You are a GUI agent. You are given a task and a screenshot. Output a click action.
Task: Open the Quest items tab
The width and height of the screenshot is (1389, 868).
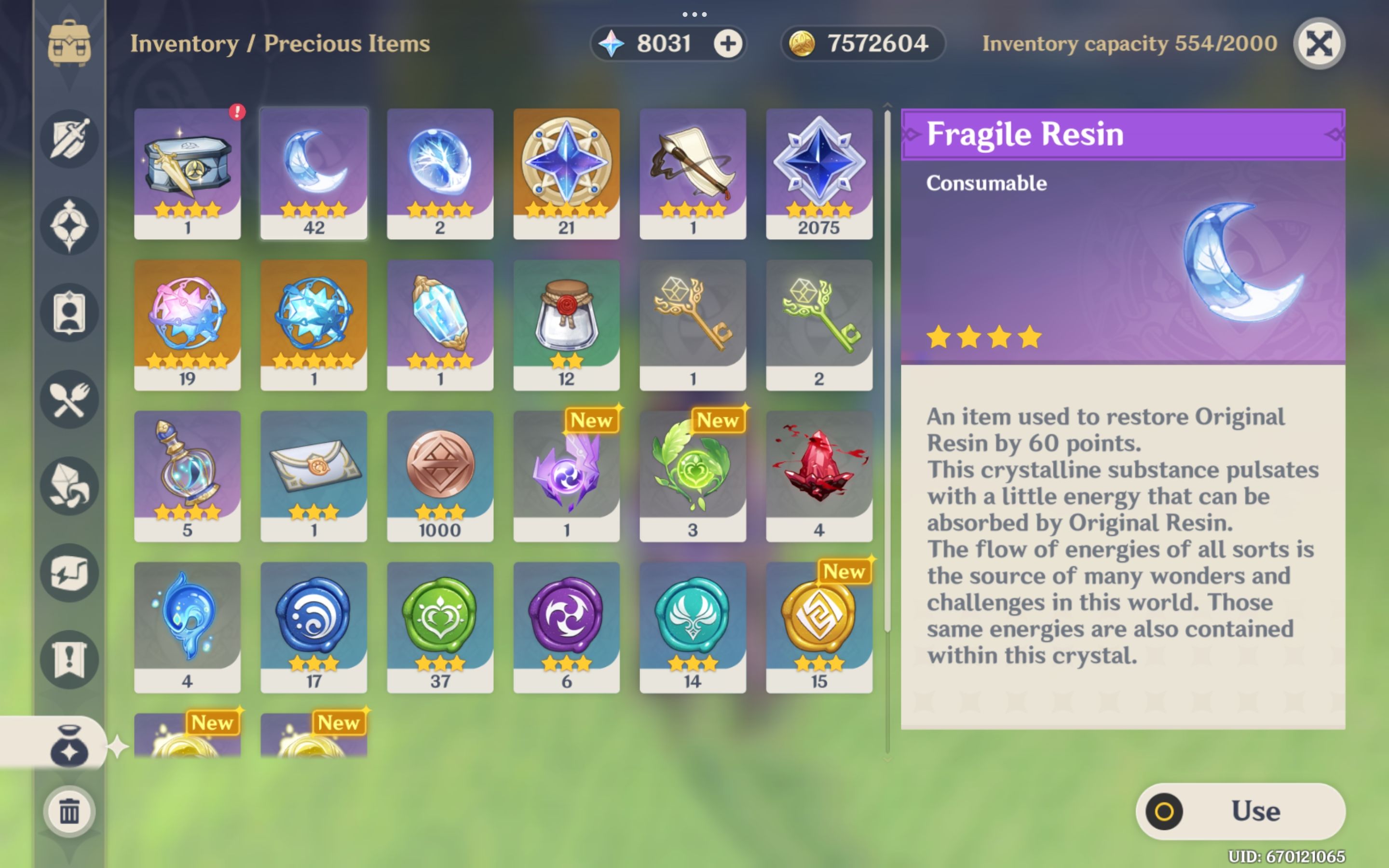click(x=69, y=659)
